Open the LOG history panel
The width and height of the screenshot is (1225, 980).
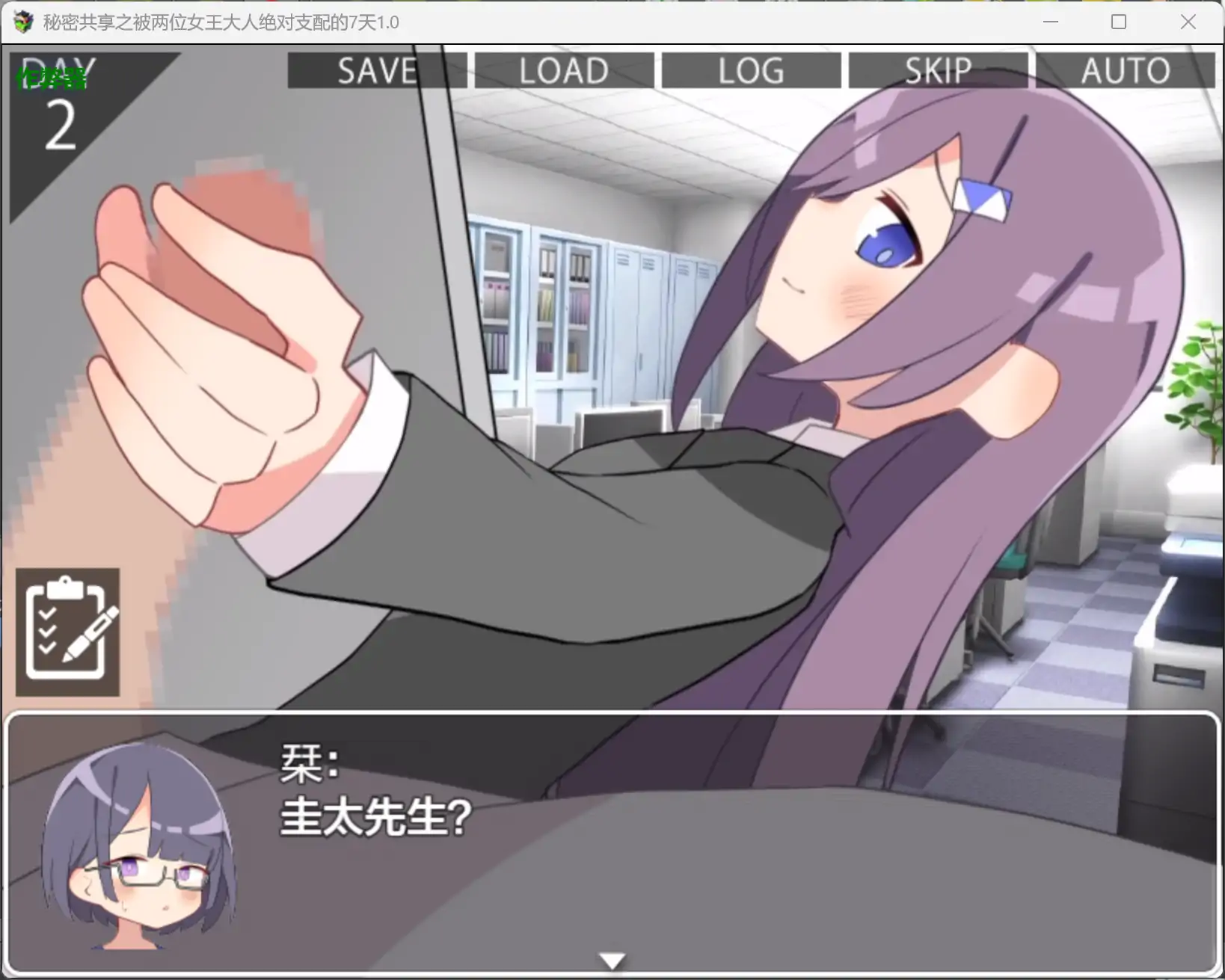point(750,70)
